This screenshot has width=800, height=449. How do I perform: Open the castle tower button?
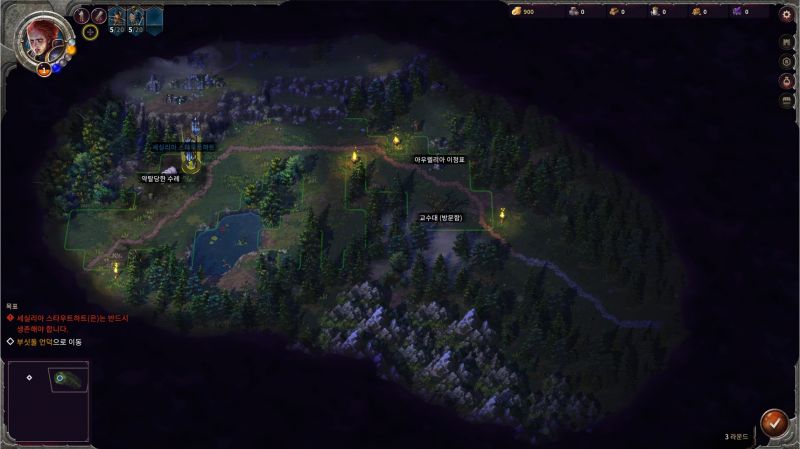pos(786,43)
